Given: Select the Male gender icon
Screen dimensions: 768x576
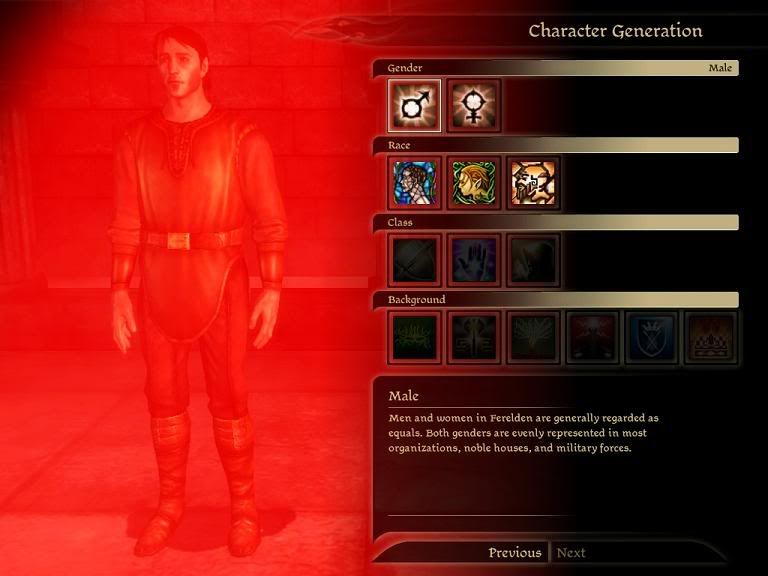Looking at the screenshot, I should tap(414, 105).
